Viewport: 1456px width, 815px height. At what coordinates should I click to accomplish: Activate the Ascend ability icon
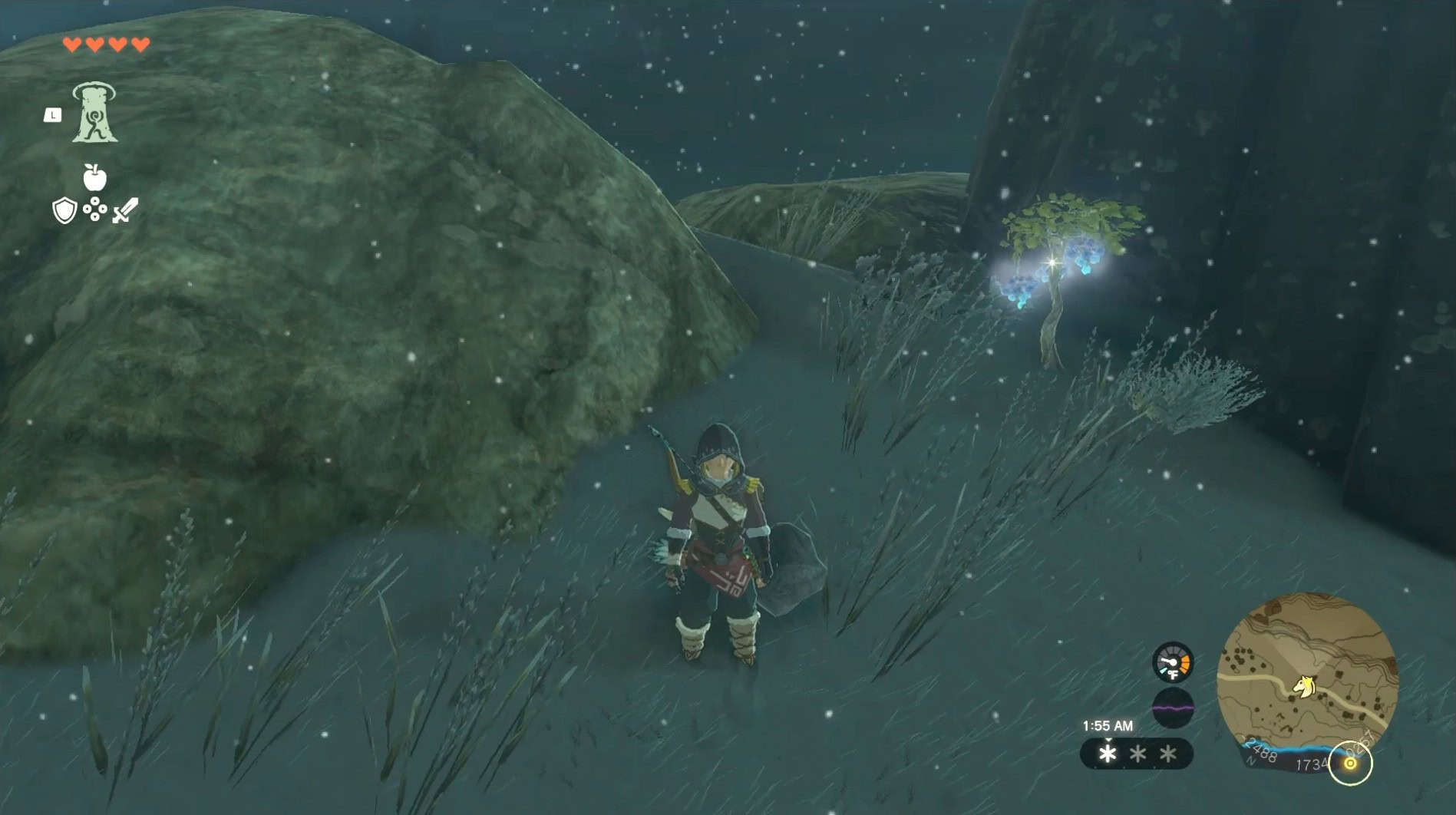point(94,114)
